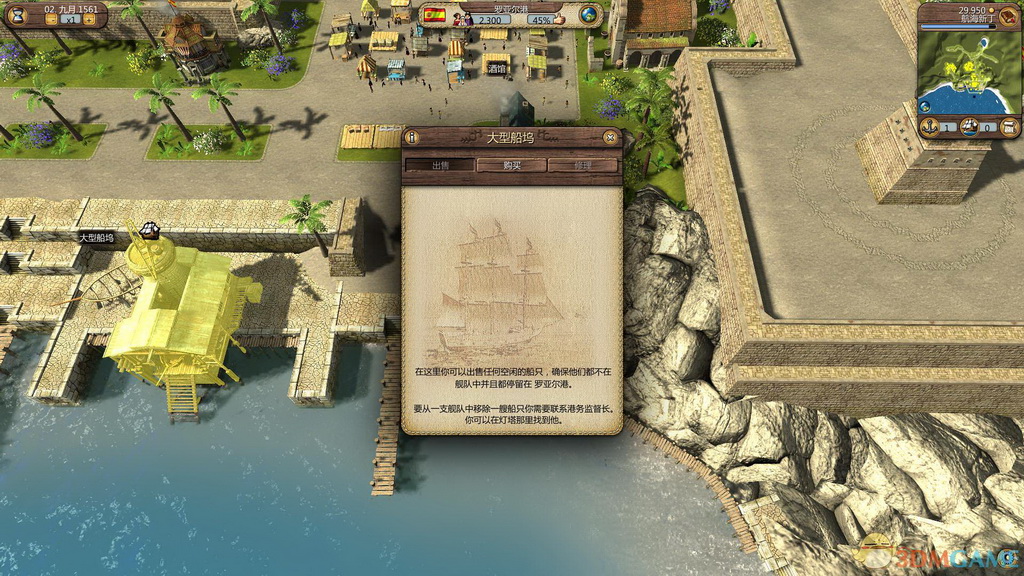The width and height of the screenshot is (1024, 576).
Task: Switch to the 修理 repair tab
Action: click(583, 165)
